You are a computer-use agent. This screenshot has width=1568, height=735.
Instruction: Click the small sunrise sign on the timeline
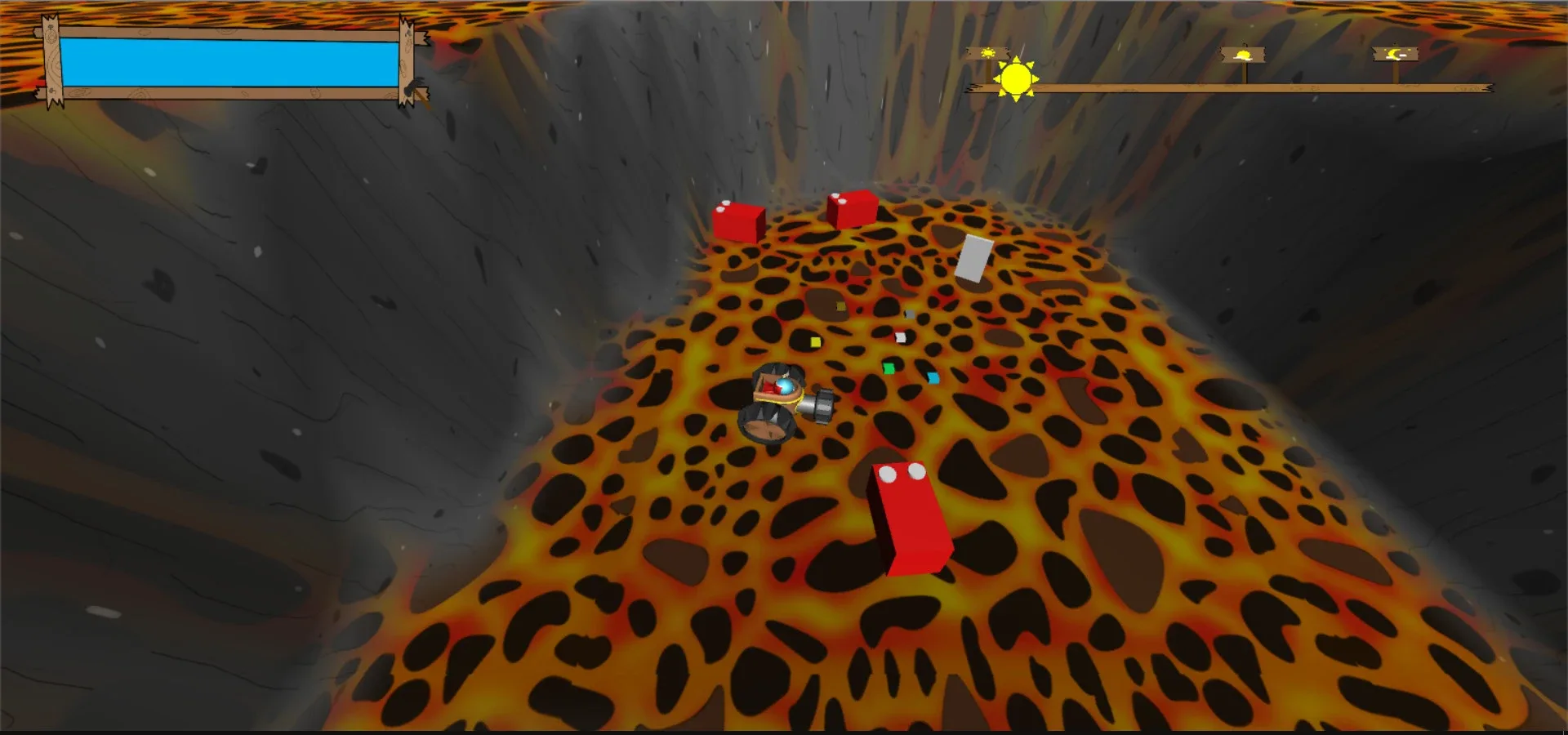pos(988,51)
